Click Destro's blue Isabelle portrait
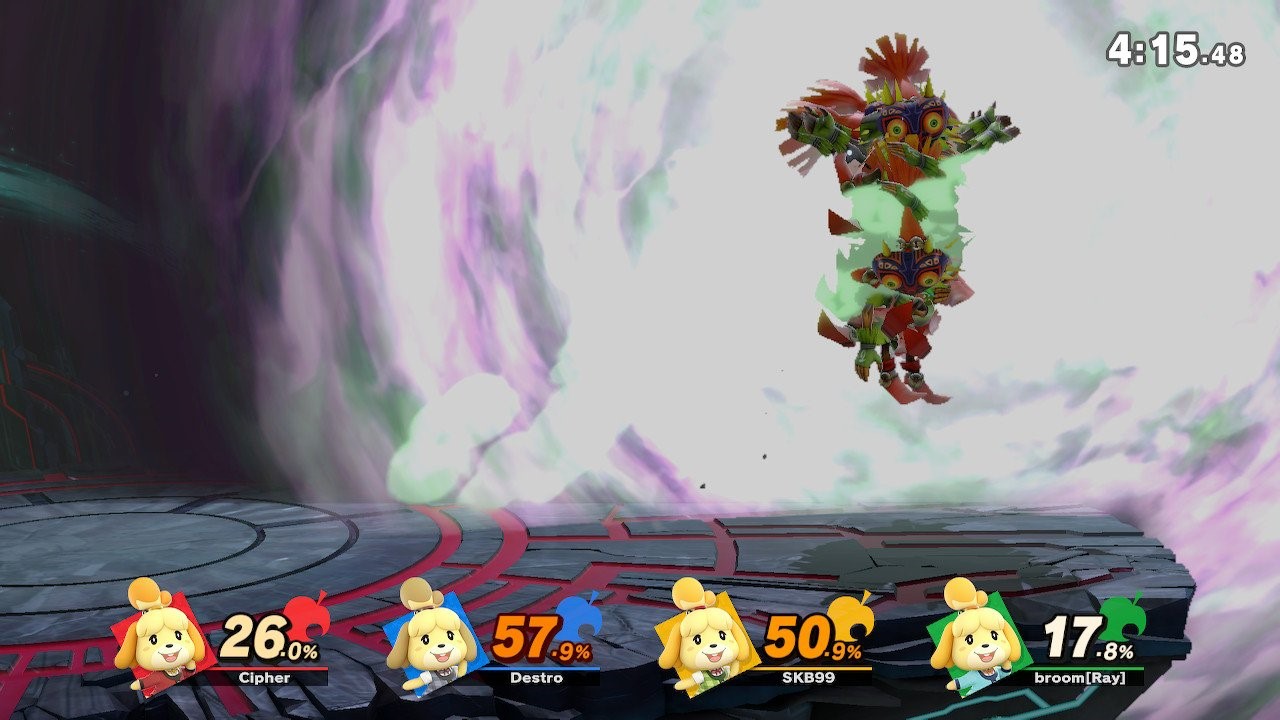 click(x=432, y=637)
